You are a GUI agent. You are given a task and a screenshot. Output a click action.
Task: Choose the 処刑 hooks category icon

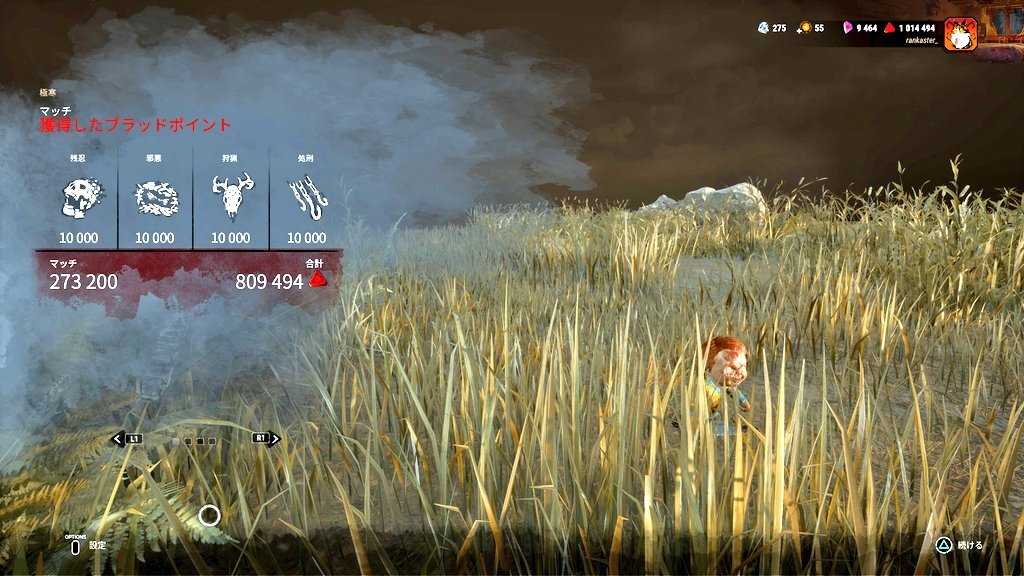pyautogui.click(x=306, y=199)
